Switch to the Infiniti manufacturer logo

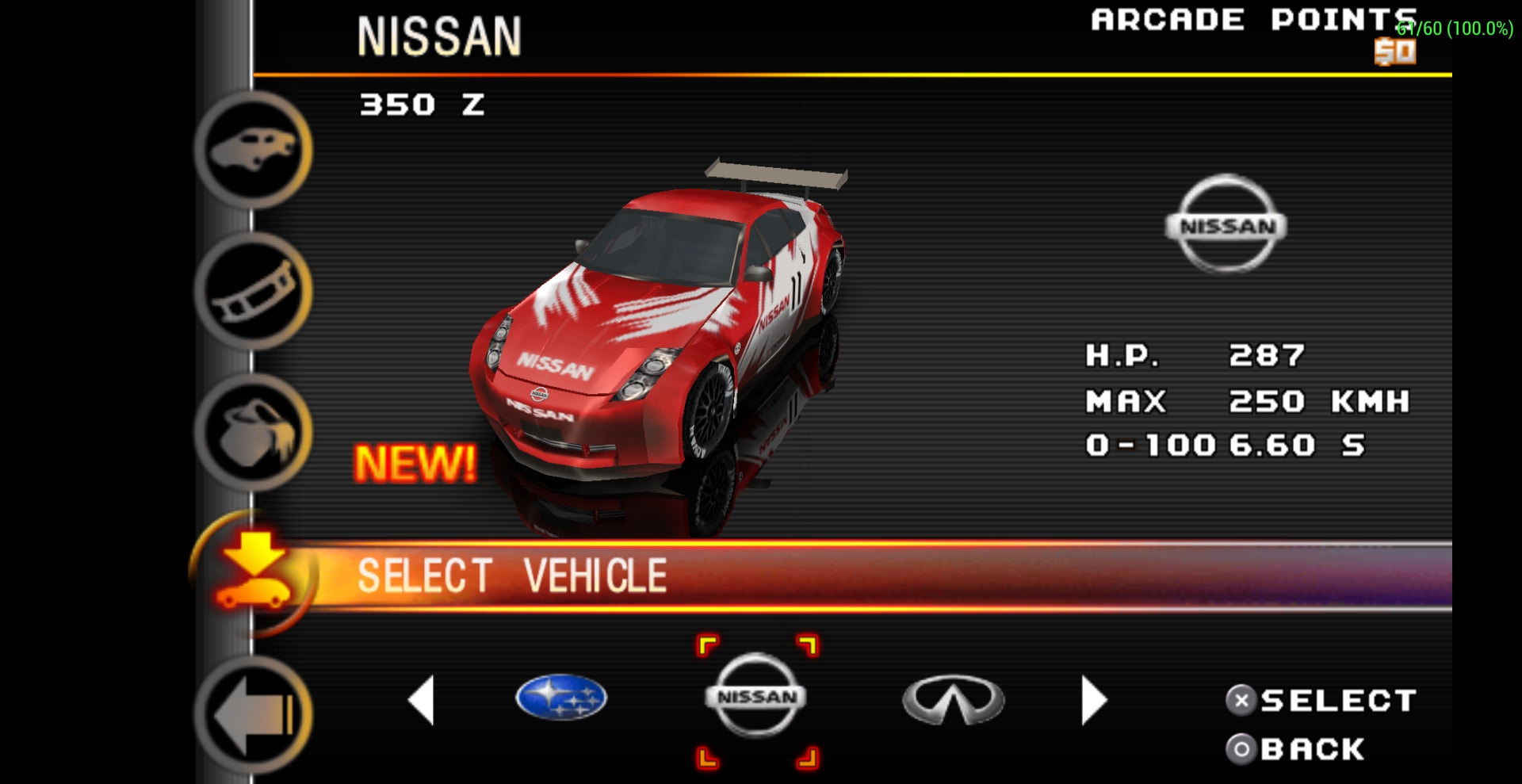(953, 700)
